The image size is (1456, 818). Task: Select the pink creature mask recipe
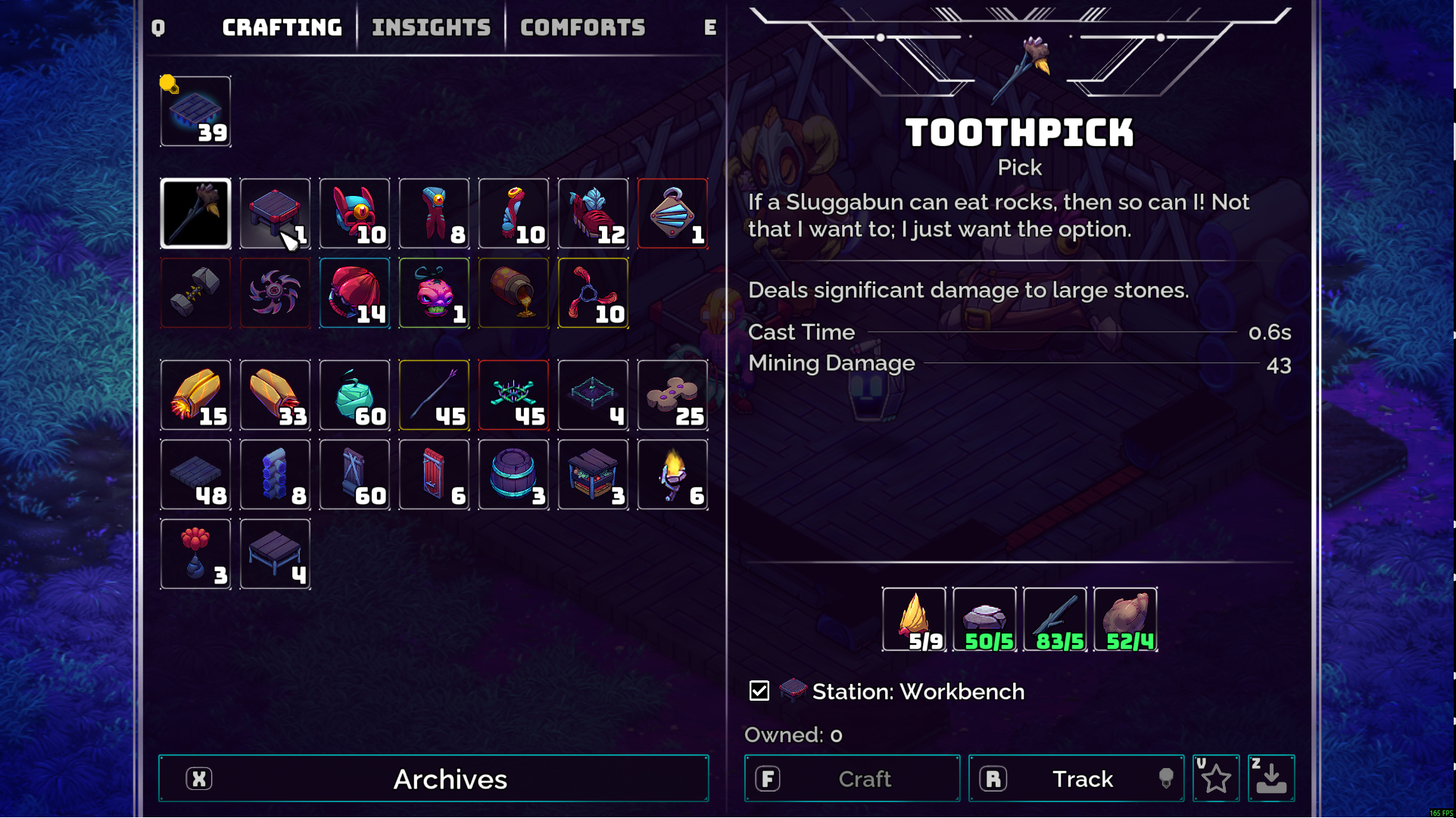pyautogui.click(x=434, y=294)
